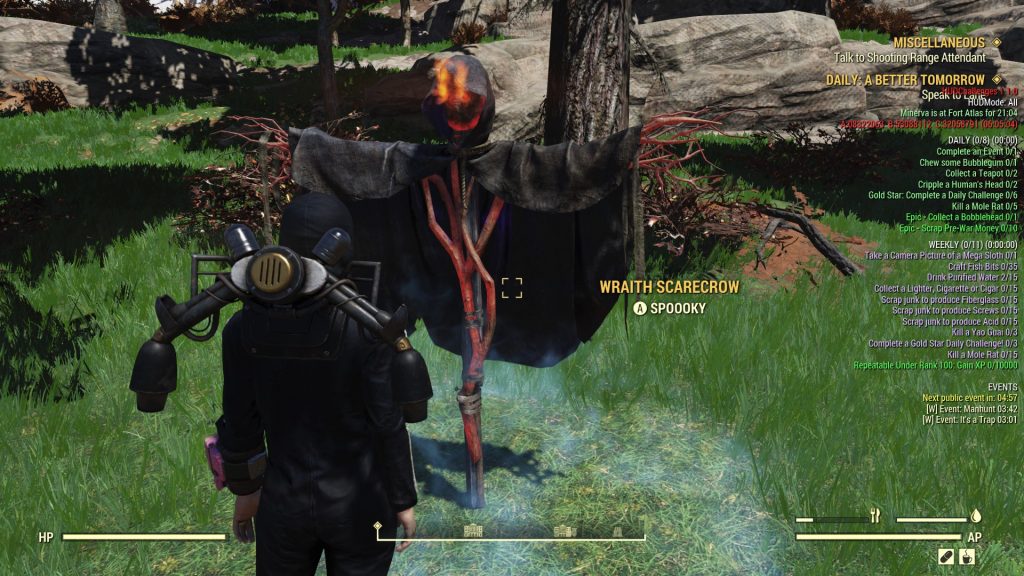The height and width of the screenshot is (576, 1024).
Task: Click the water drop thirst icon
Action: point(976,516)
